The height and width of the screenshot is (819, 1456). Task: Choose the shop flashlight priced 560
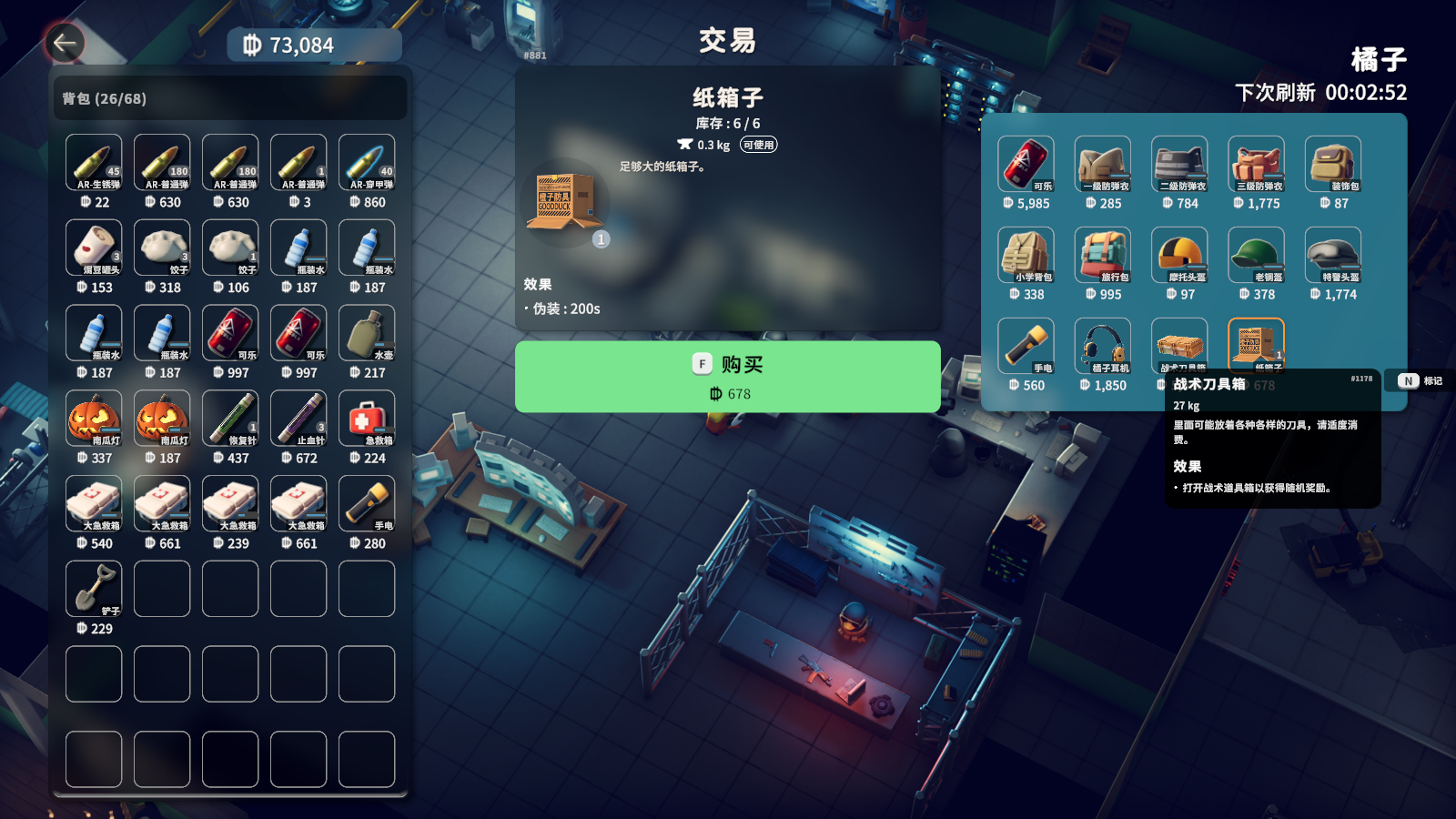pyautogui.click(x=1026, y=346)
